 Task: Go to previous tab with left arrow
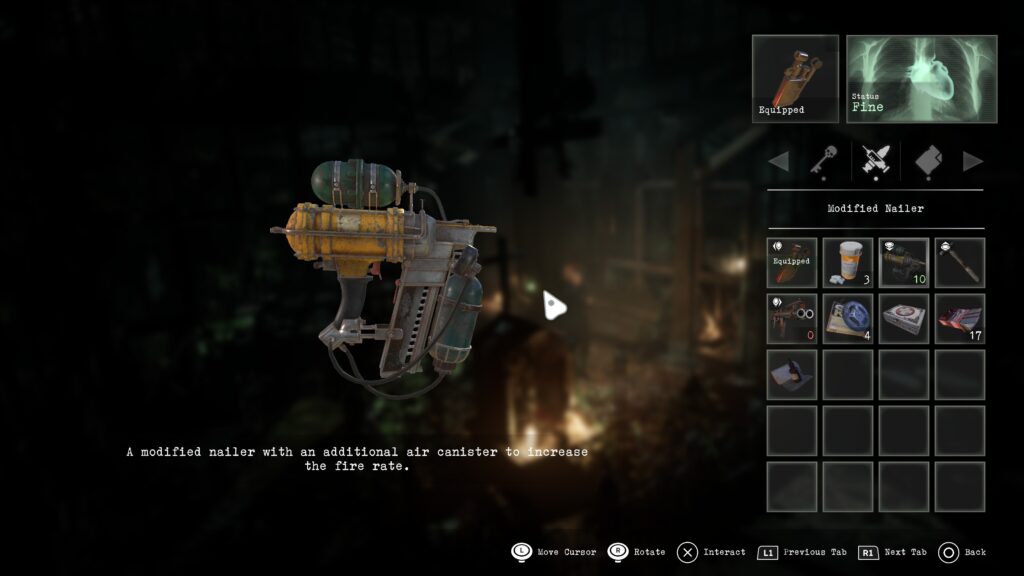[x=778, y=161]
